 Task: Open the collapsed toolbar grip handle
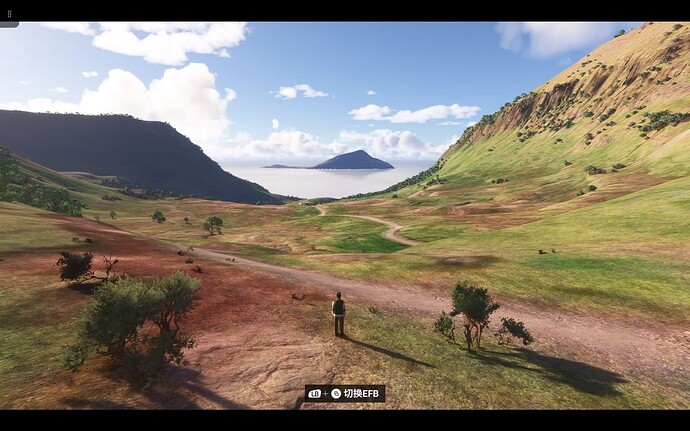(x=7, y=14)
